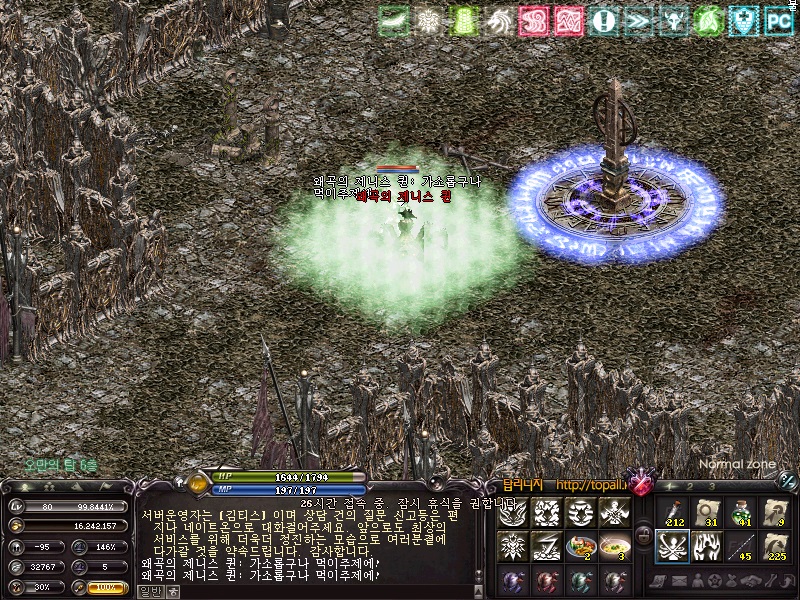The height and width of the screenshot is (600, 800).
Task: Click the exclamation mark status icon
Action: (604, 20)
